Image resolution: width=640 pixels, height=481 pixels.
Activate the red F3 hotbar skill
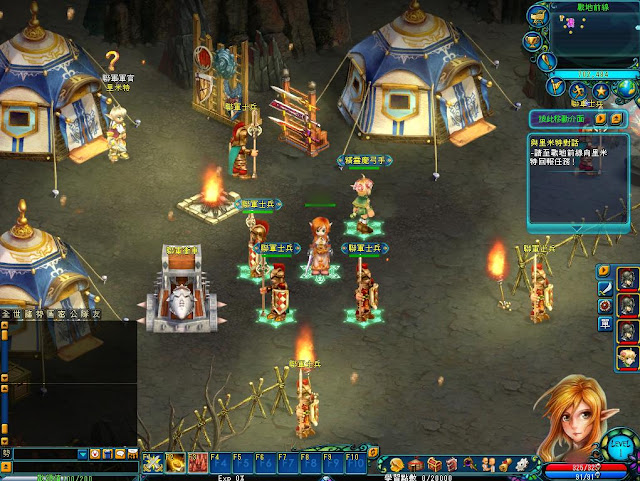196,463
